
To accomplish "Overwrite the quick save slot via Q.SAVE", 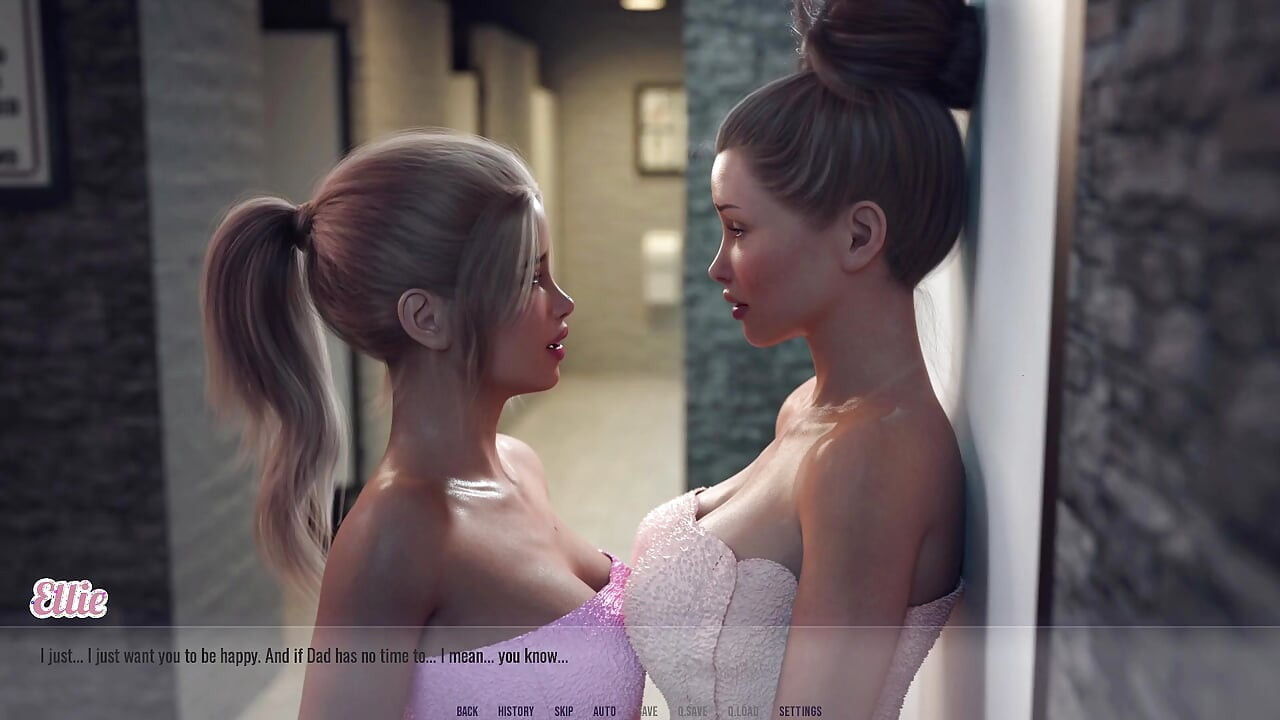I will point(692,712).
